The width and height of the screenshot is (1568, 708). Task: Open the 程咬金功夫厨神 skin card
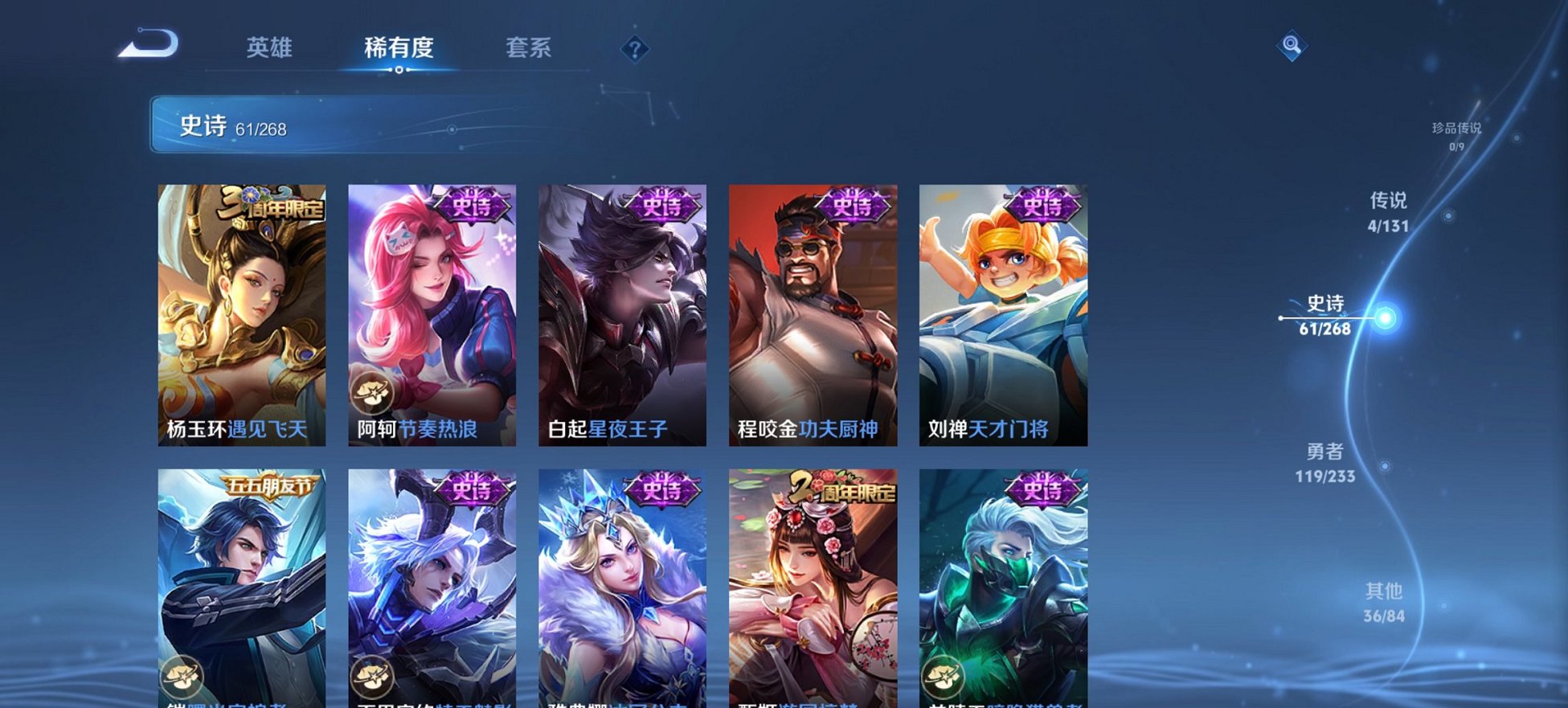[x=816, y=313]
